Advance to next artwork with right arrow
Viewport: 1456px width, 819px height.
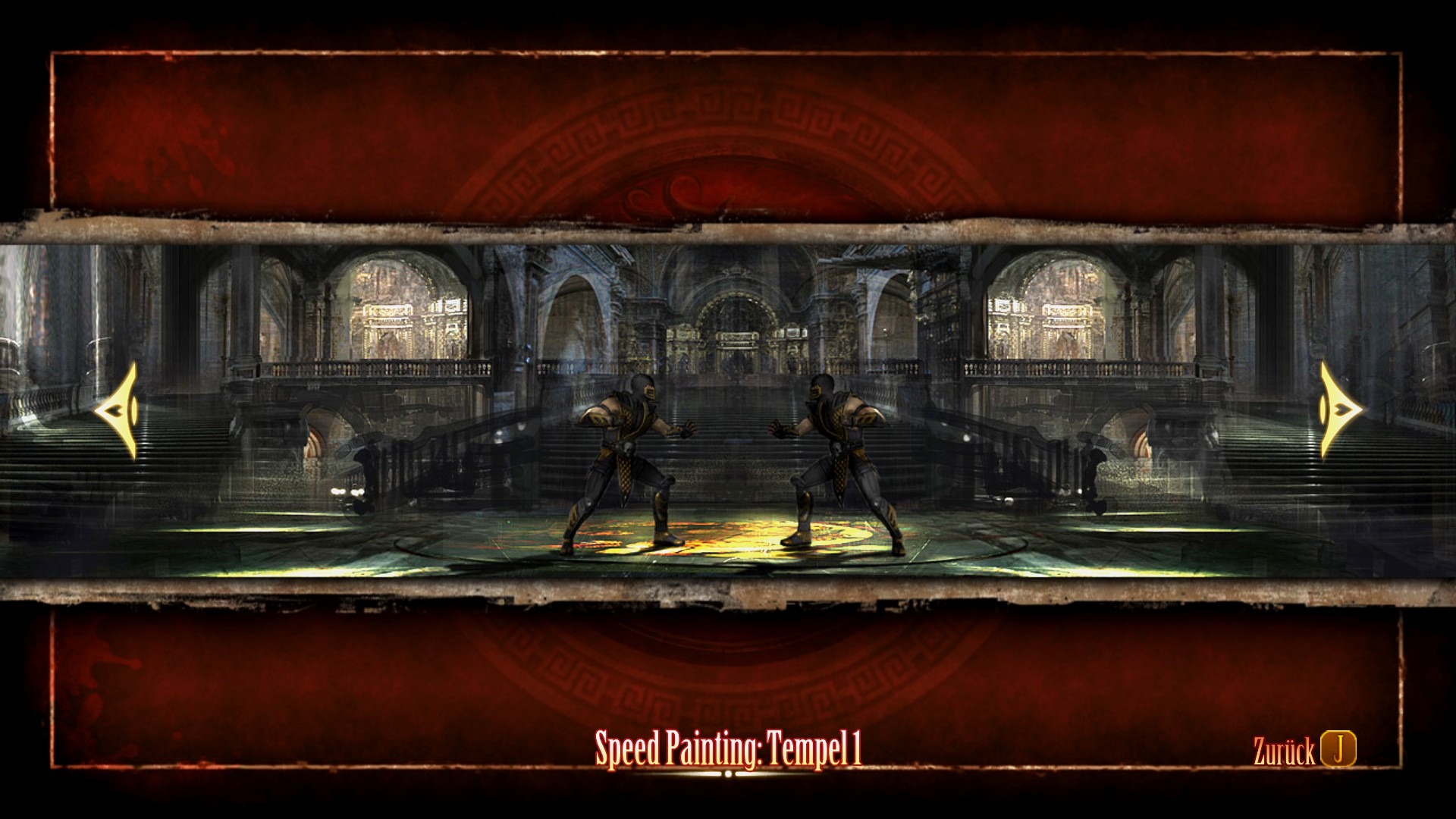click(1338, 411)
